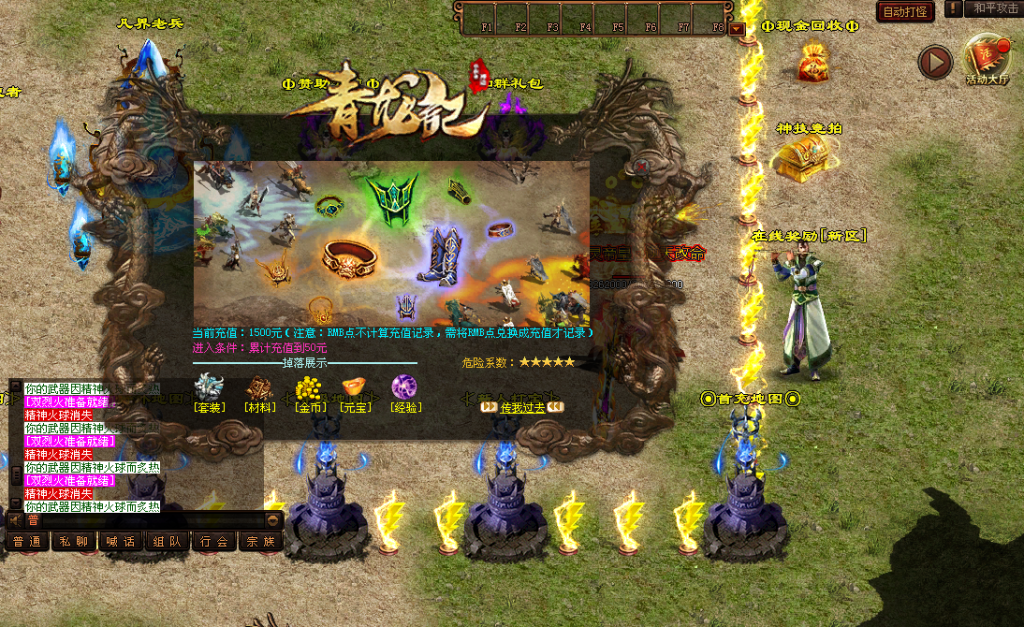Screen dimensions: 1024x627
Task: Click the 传我过去 teleport link
Action: point(523,407)
